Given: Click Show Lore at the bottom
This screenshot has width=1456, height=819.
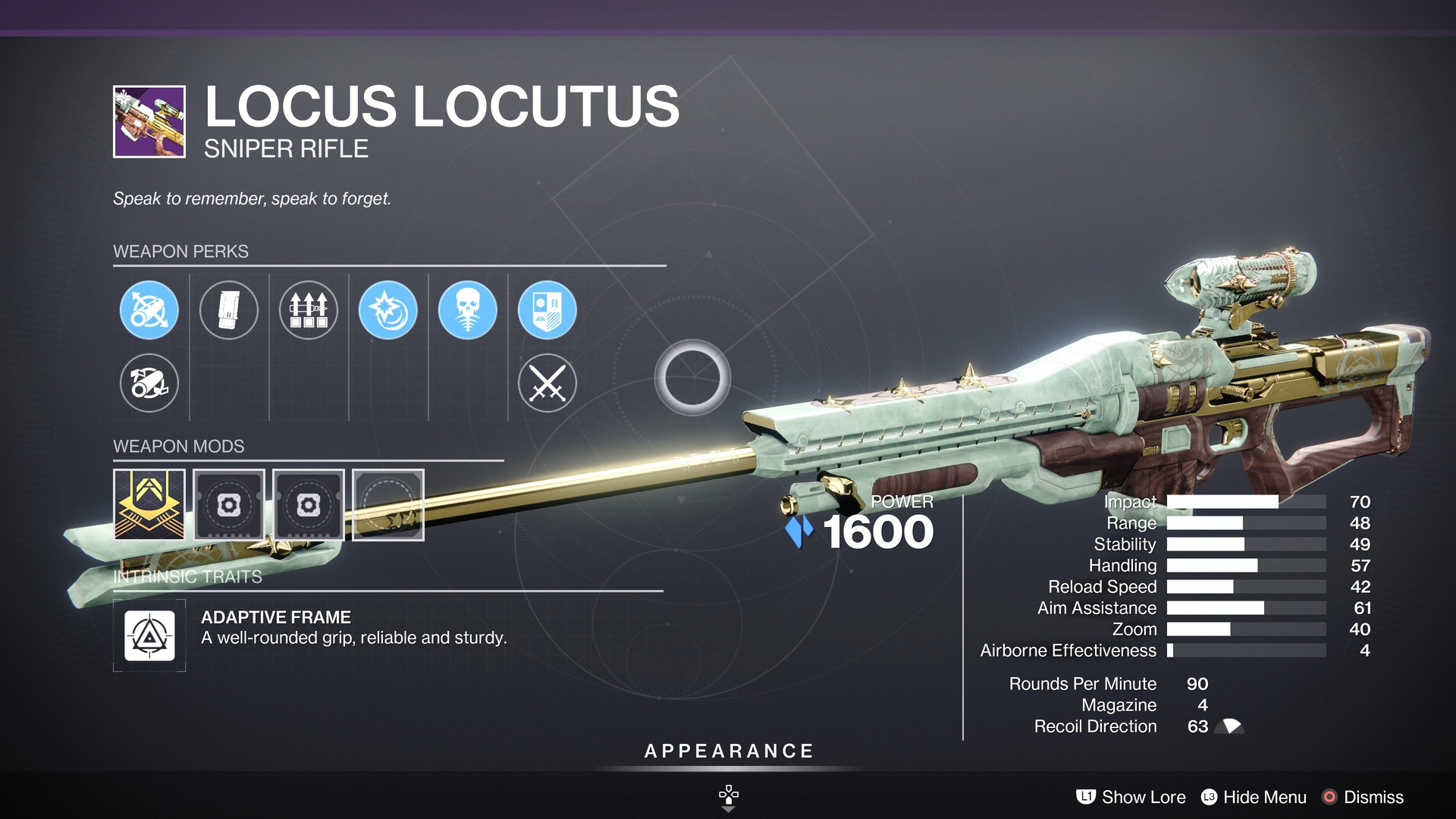Looking at the screenshot, I should tap(1142, 797).
